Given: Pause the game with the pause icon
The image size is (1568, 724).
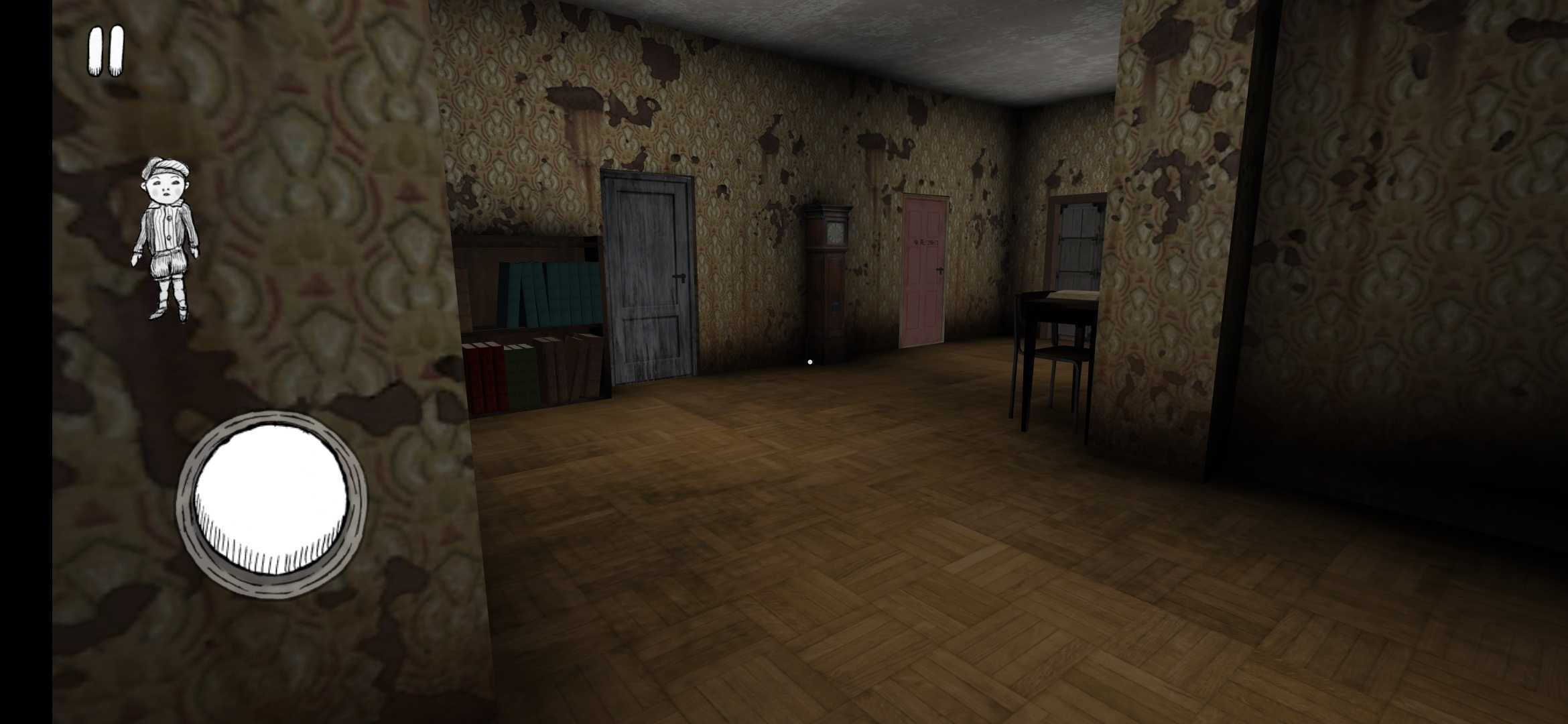Looking at the screenshot, I should (x=105, y=50).
